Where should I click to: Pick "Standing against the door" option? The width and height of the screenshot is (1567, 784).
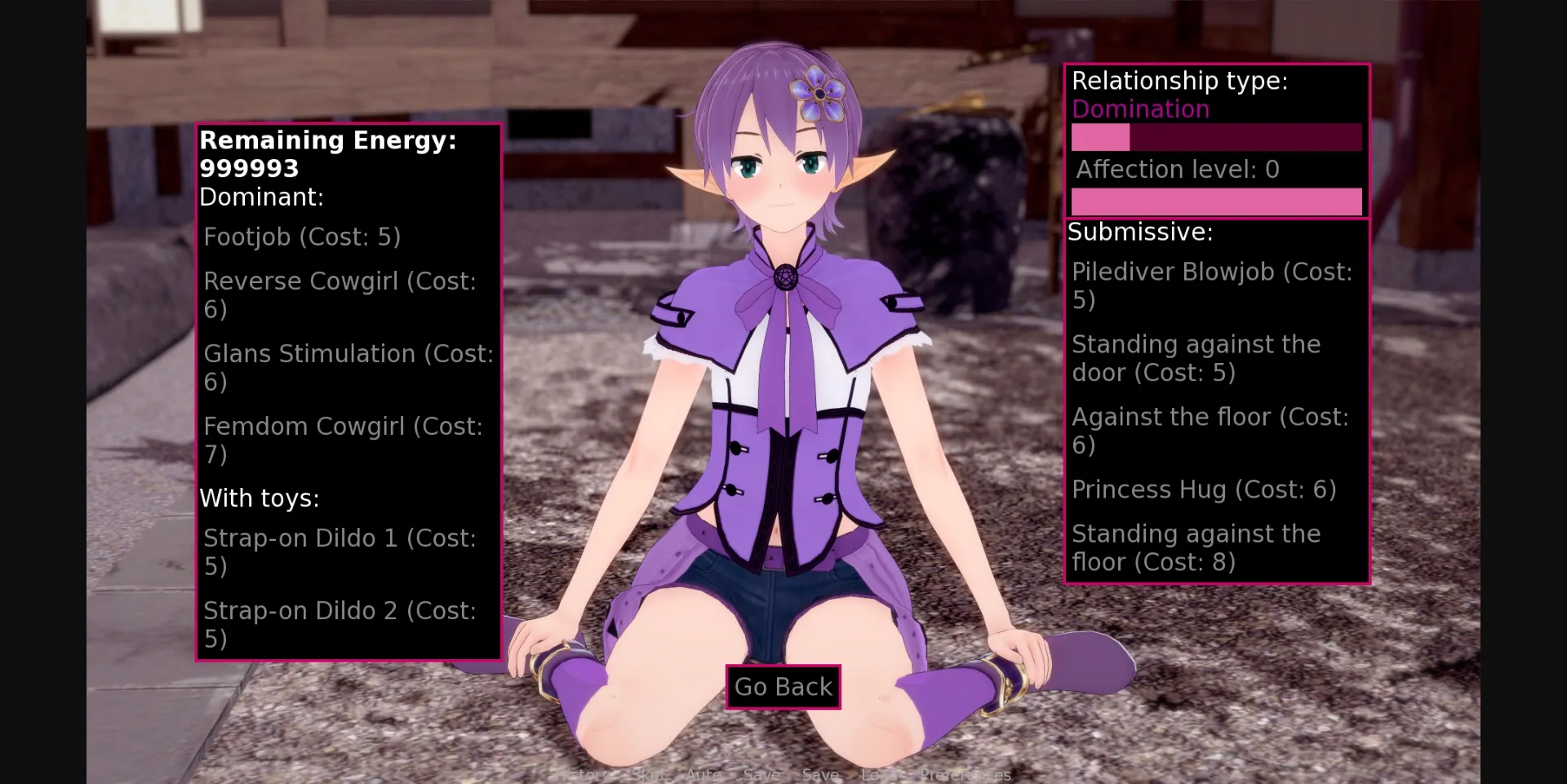click(x=1196, y=357)
